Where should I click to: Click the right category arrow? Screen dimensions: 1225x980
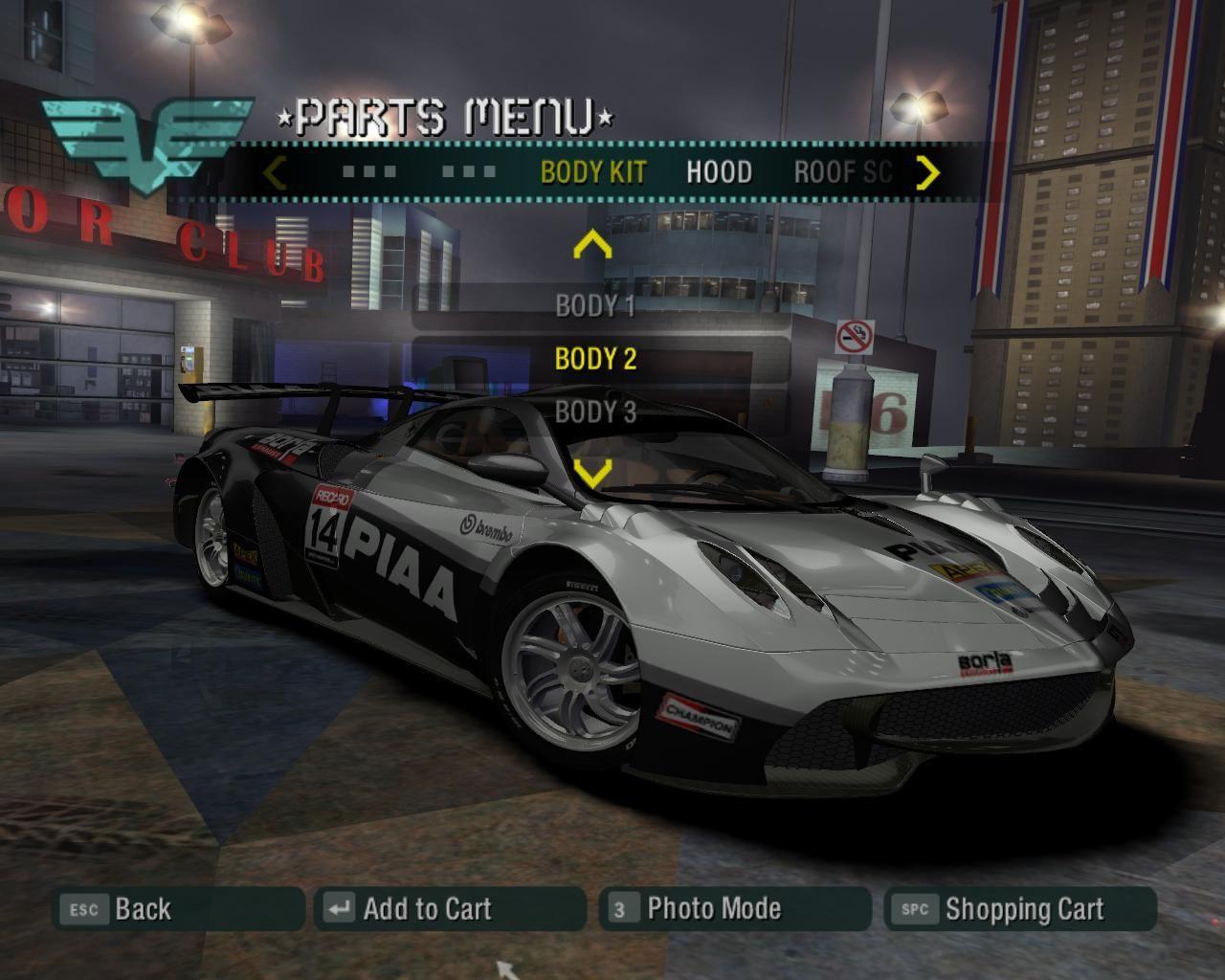(927, 173)
